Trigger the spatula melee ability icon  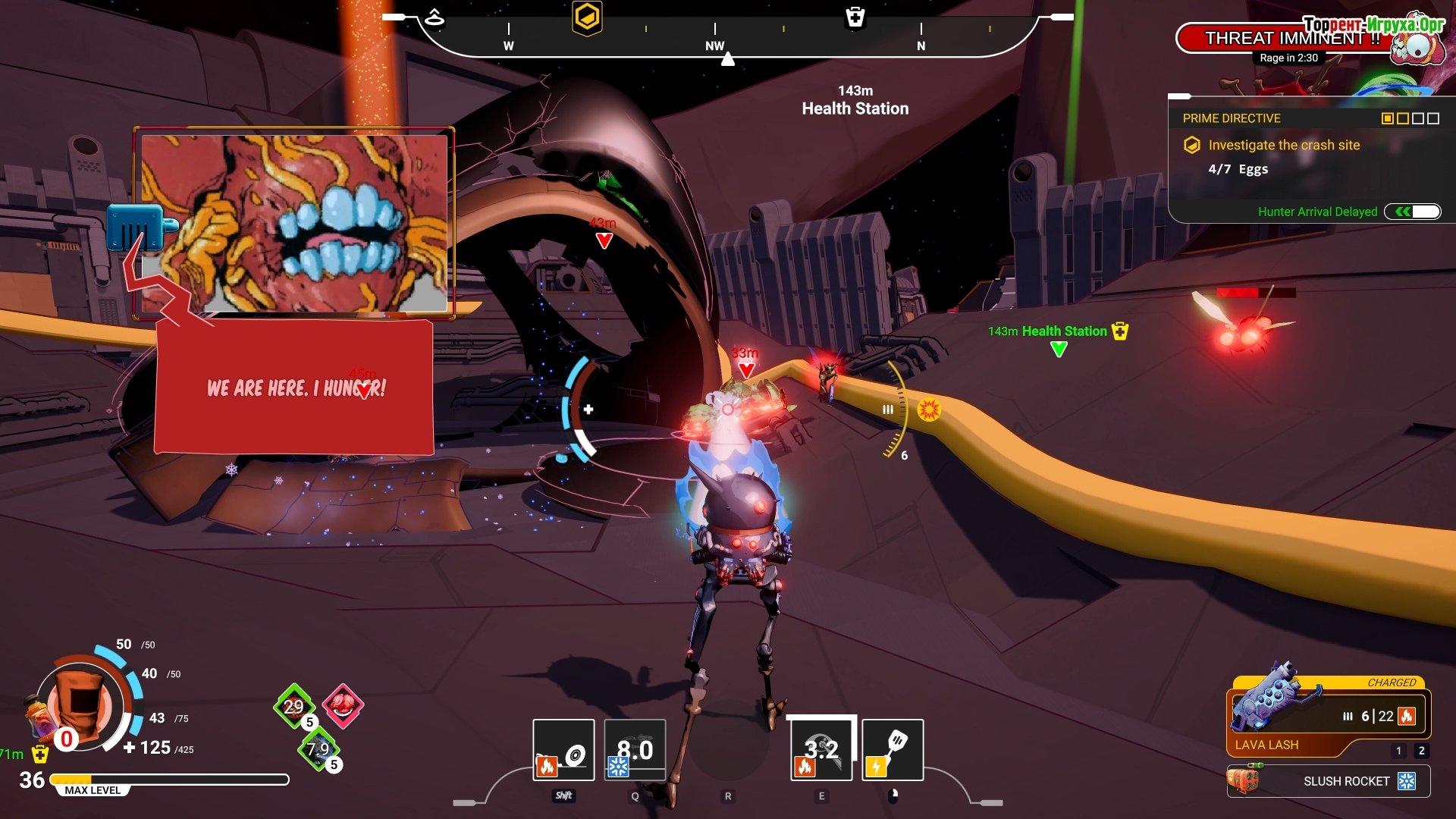pyautogui.click(x=893, y=750)
